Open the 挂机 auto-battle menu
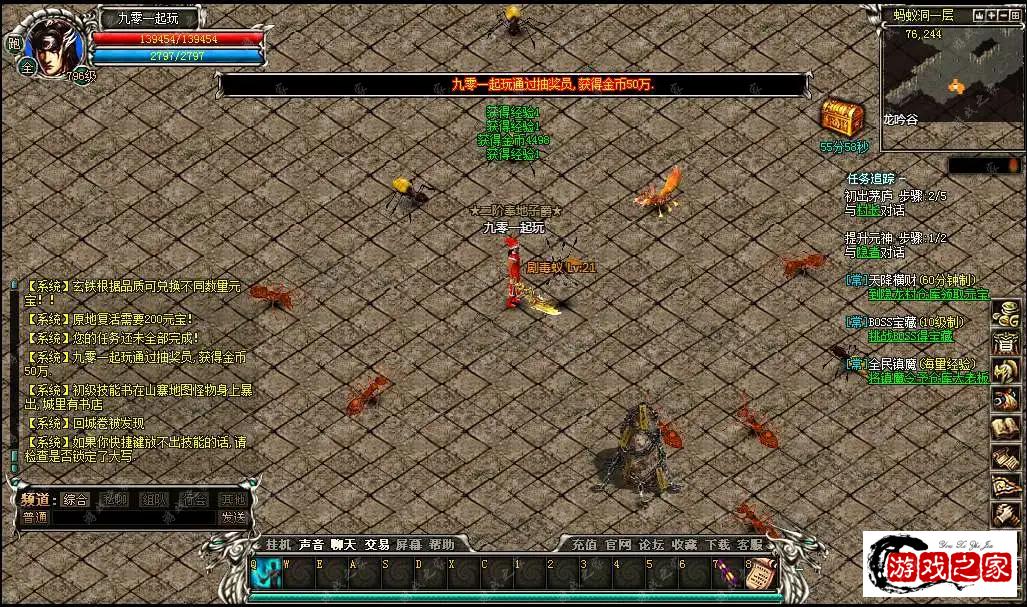 [x=278, y=545]
